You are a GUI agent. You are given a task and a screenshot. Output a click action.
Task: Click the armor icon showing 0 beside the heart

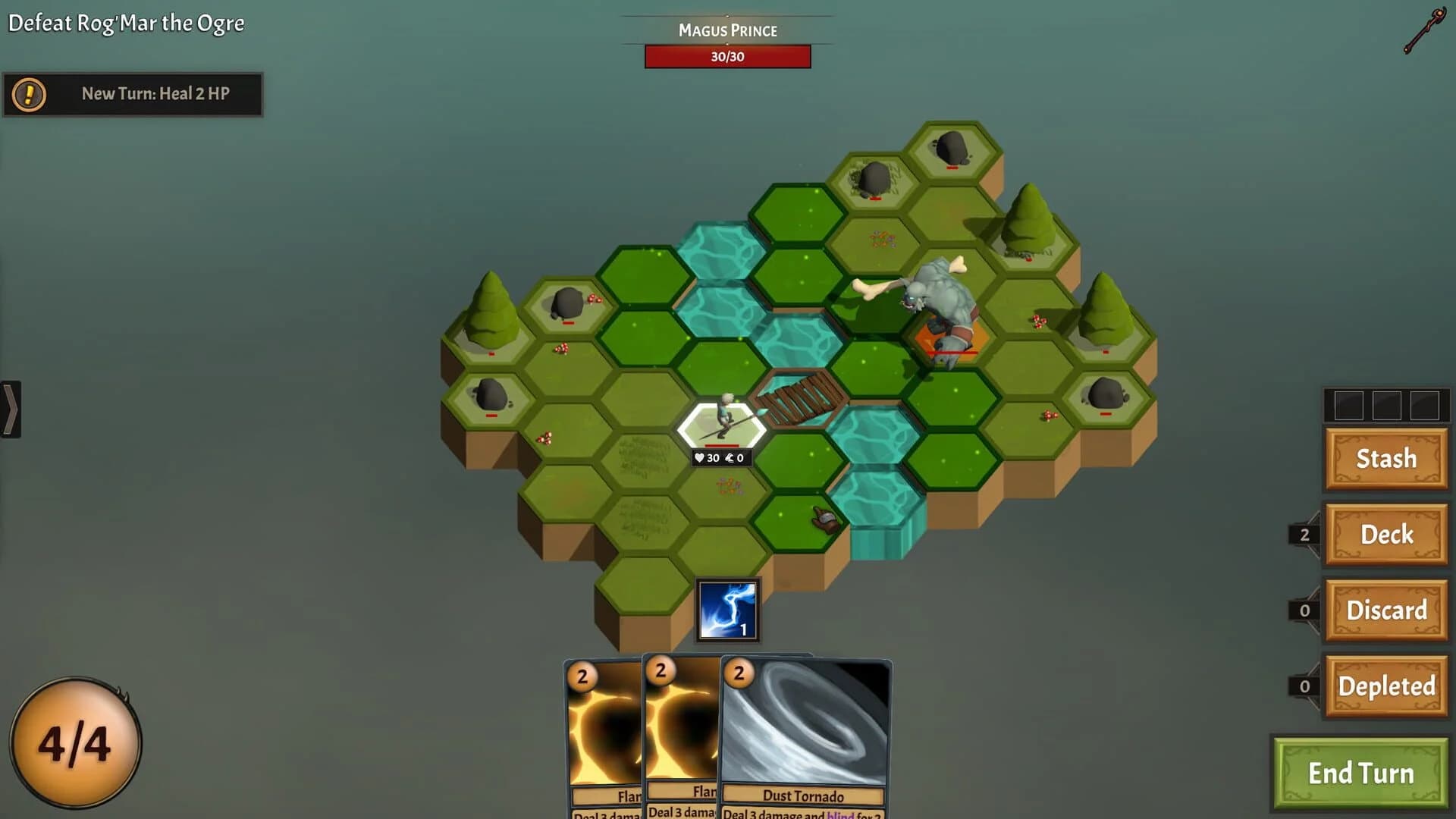coord(730,458)
